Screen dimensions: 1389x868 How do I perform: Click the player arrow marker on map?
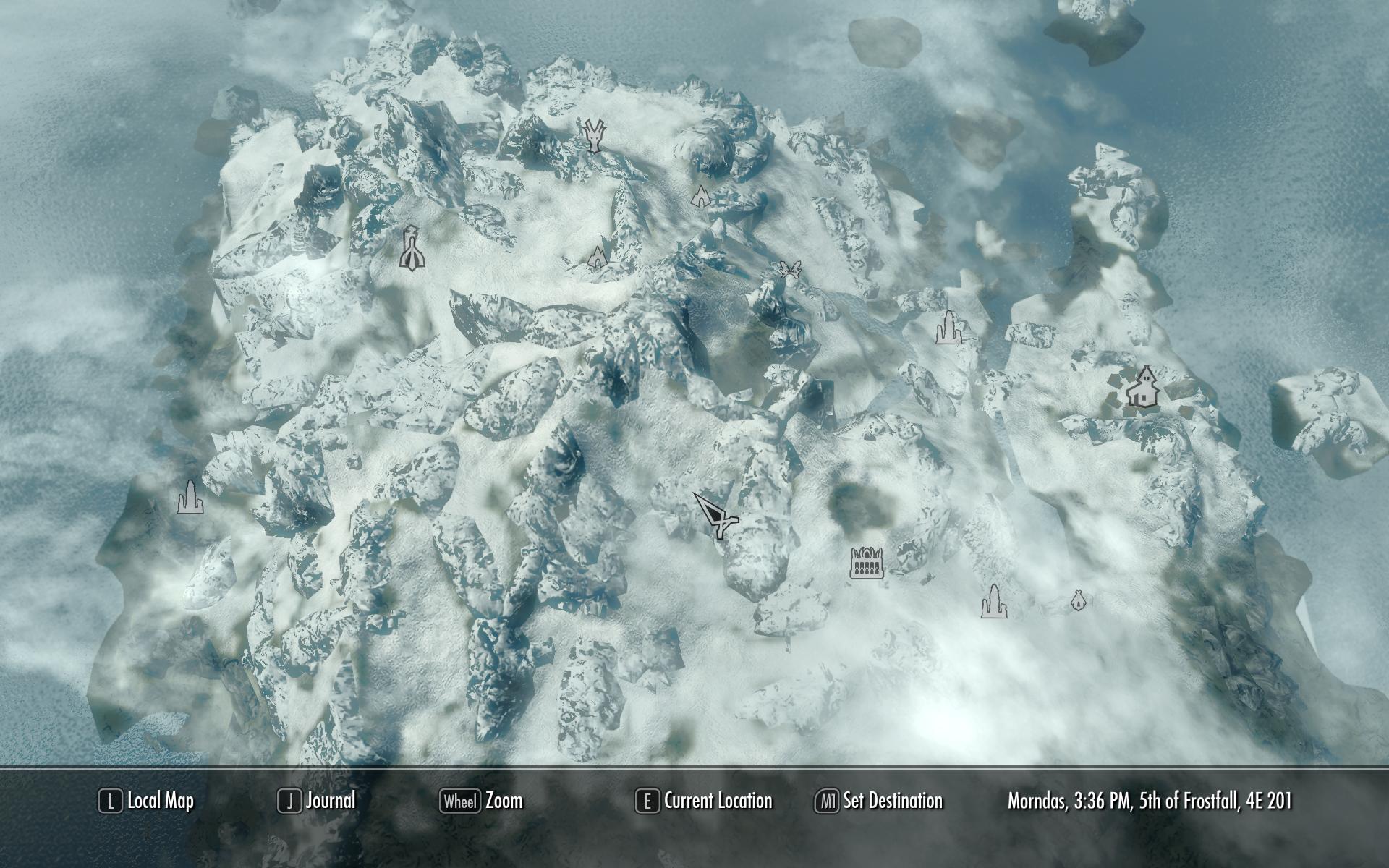(716, 515)
